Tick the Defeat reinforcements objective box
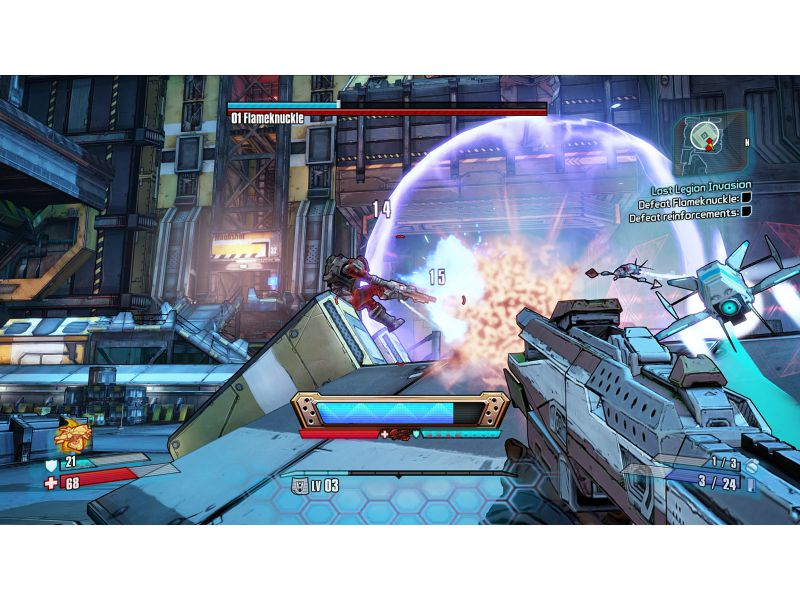800x600 pixels. point(745,214)
